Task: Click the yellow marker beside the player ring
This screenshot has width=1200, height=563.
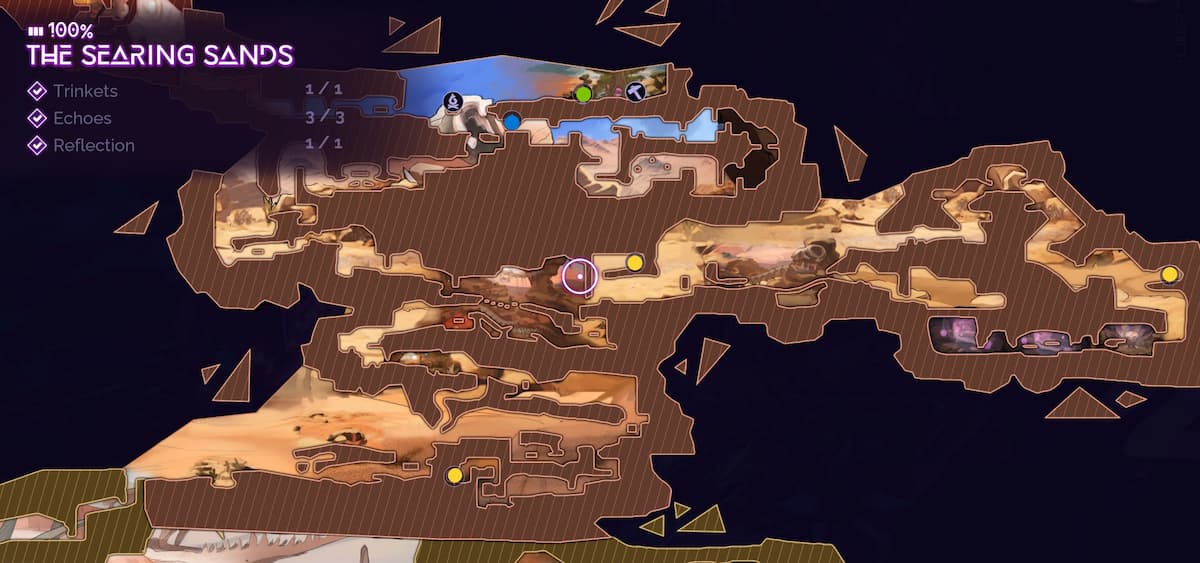Action: 634,262
